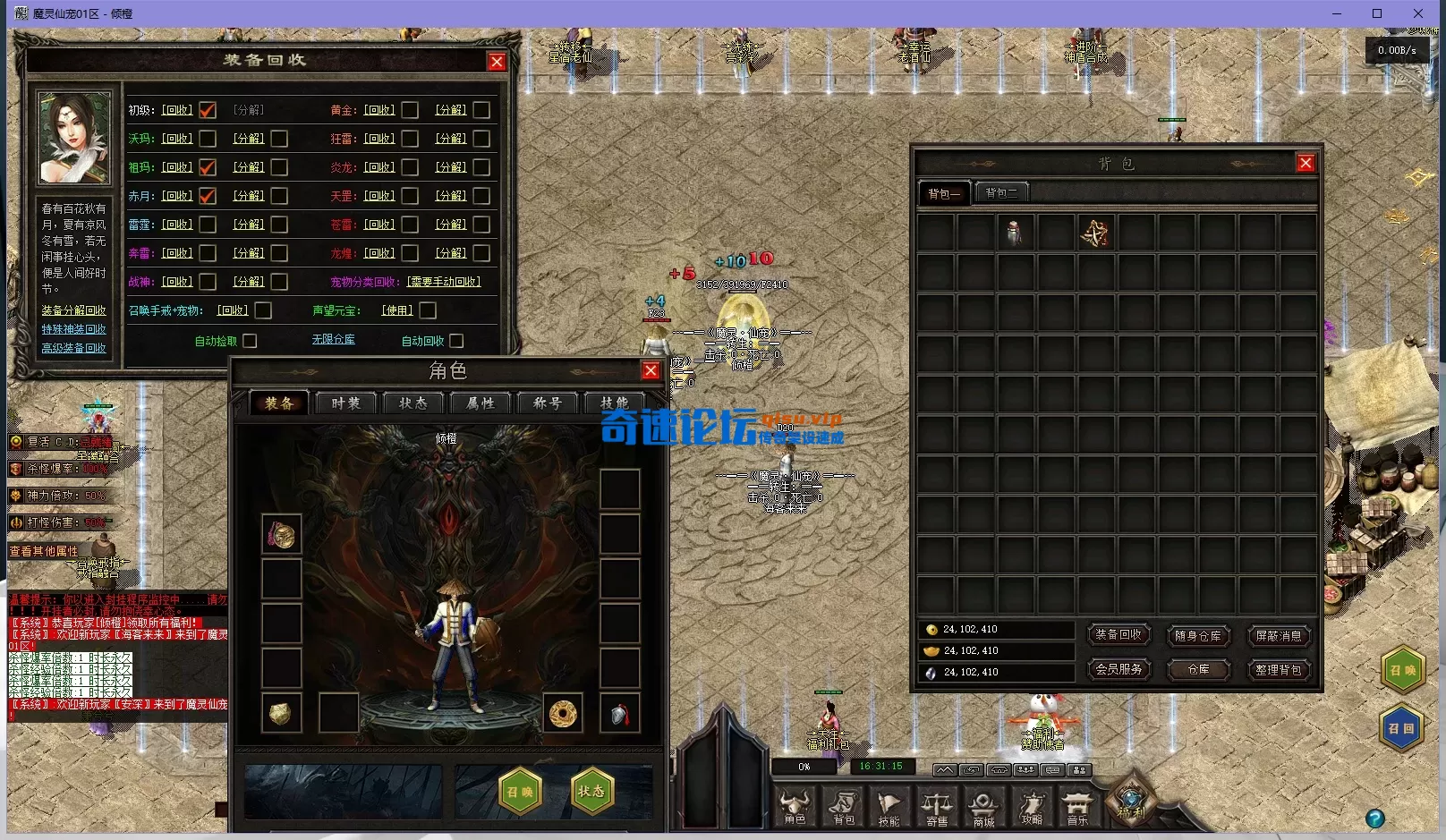1446x840 pixels.
Task: Toggle the 自动回收 auto-recycle checkbox
Action: click(456, 341)
